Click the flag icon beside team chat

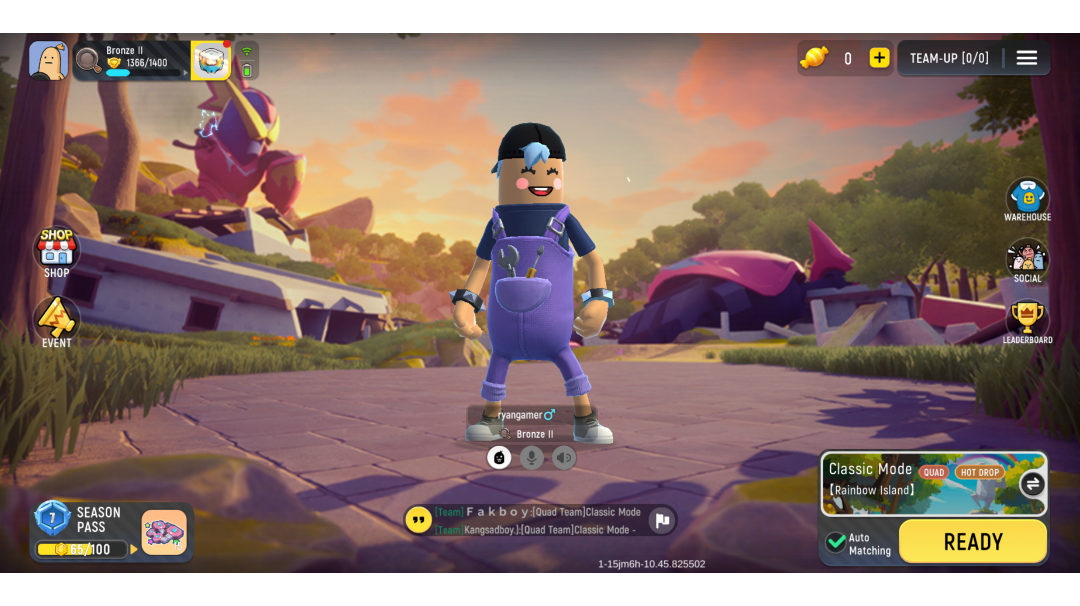(661, 520)
